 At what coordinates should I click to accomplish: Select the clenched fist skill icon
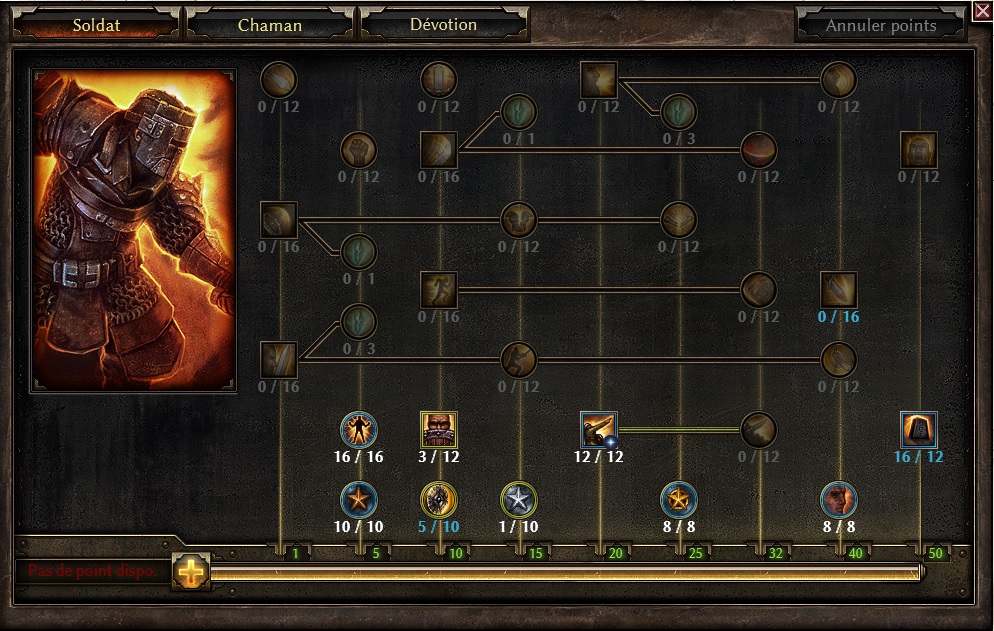tap(359, 150)
